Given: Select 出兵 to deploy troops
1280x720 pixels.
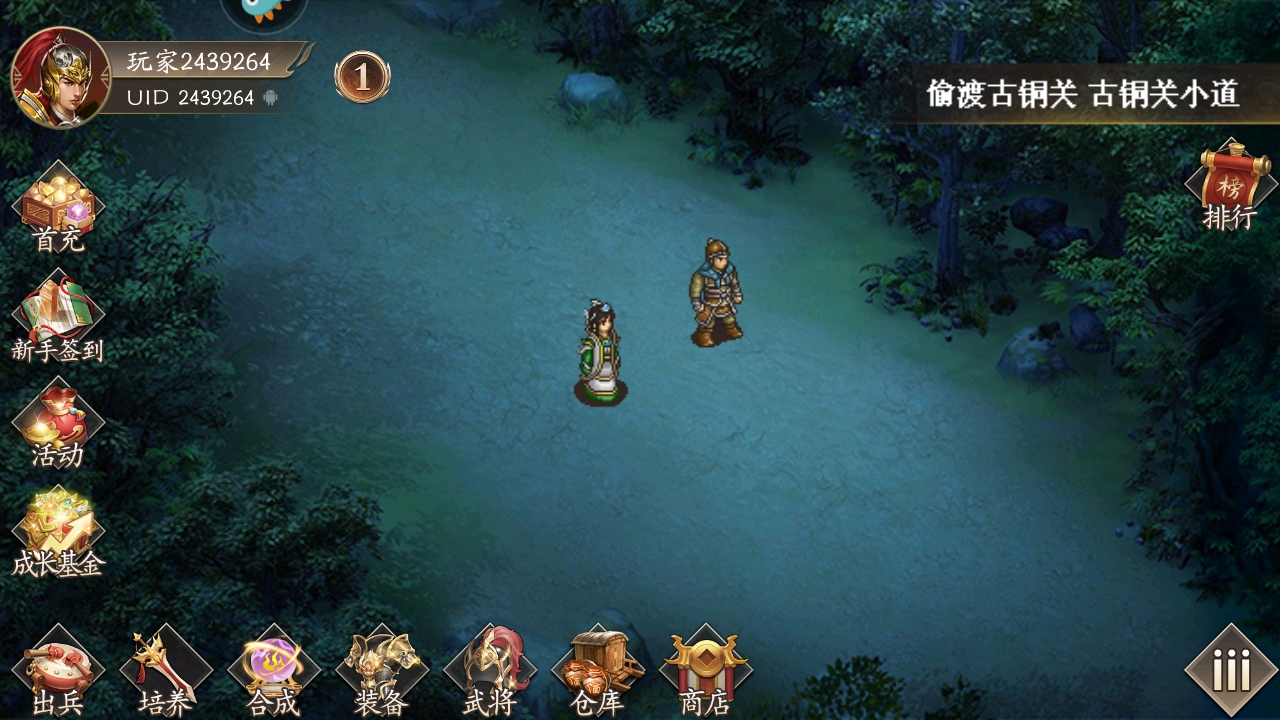Looking at the screenshot, I should click(58, 672).
